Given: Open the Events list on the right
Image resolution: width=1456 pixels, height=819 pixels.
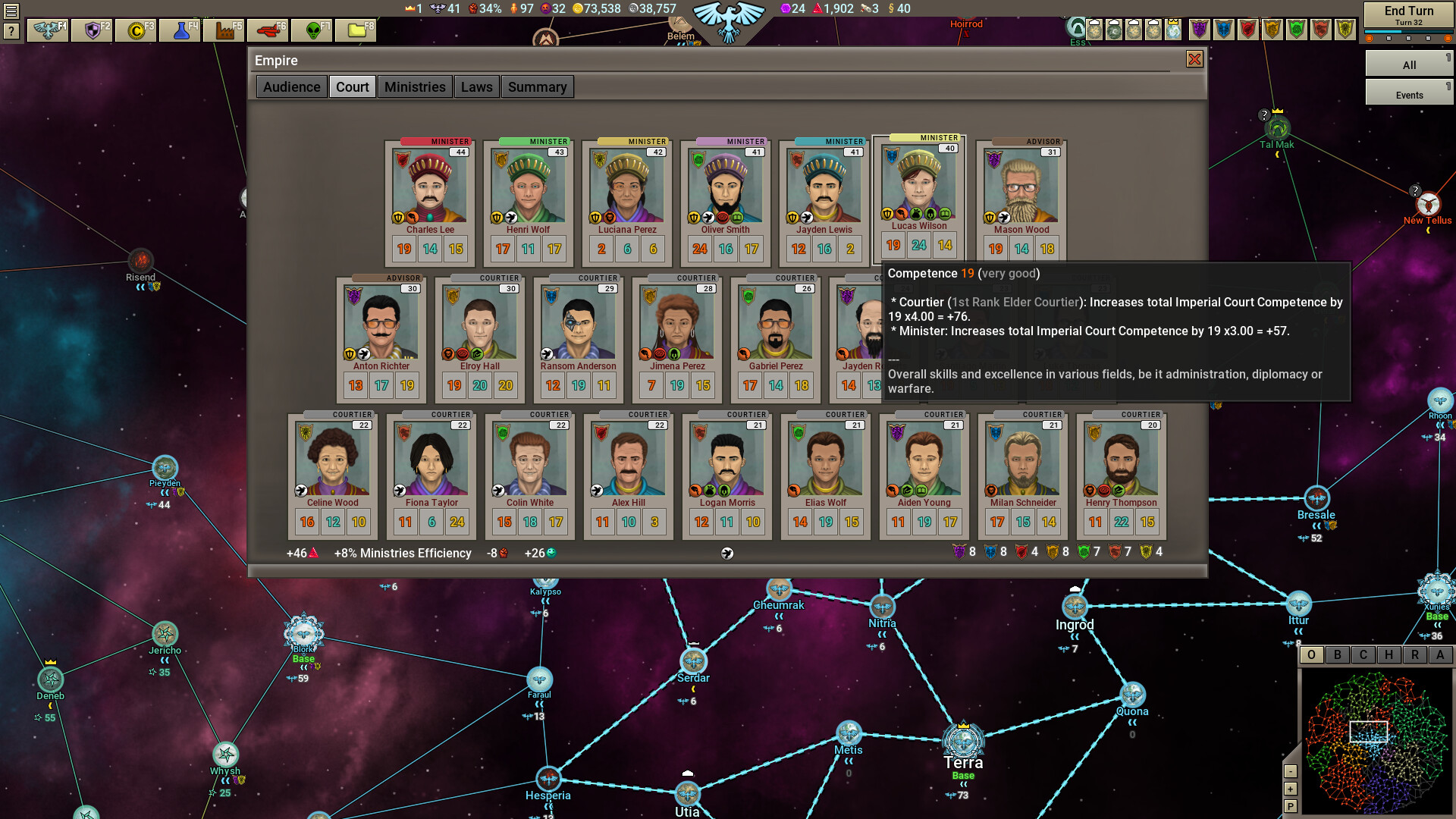Looking at the screenshot, I should (x=1409, y=94).
